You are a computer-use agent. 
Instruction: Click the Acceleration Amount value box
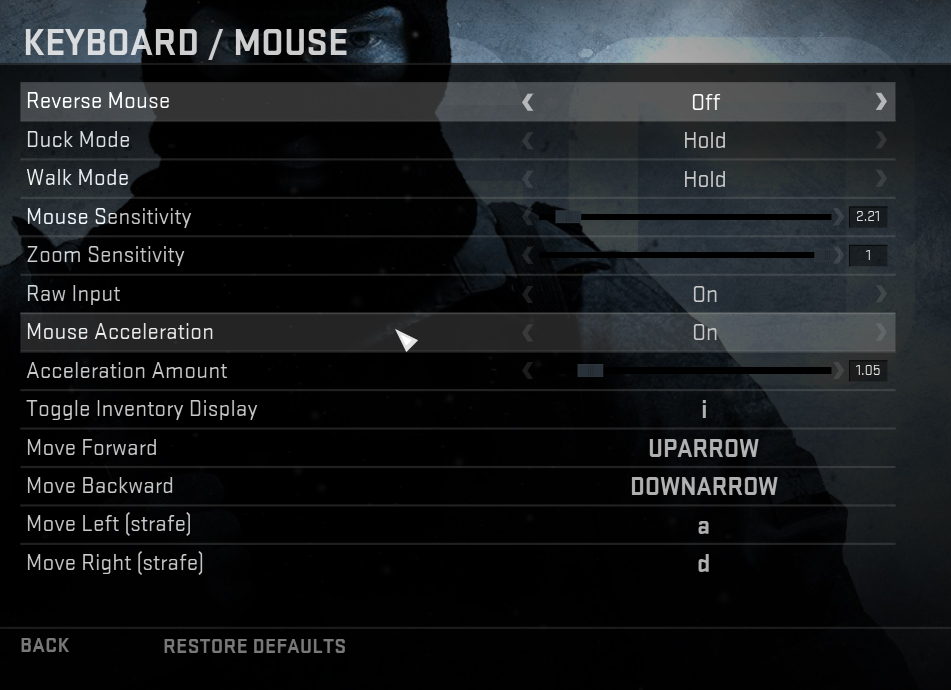click(x=867, y=371)
